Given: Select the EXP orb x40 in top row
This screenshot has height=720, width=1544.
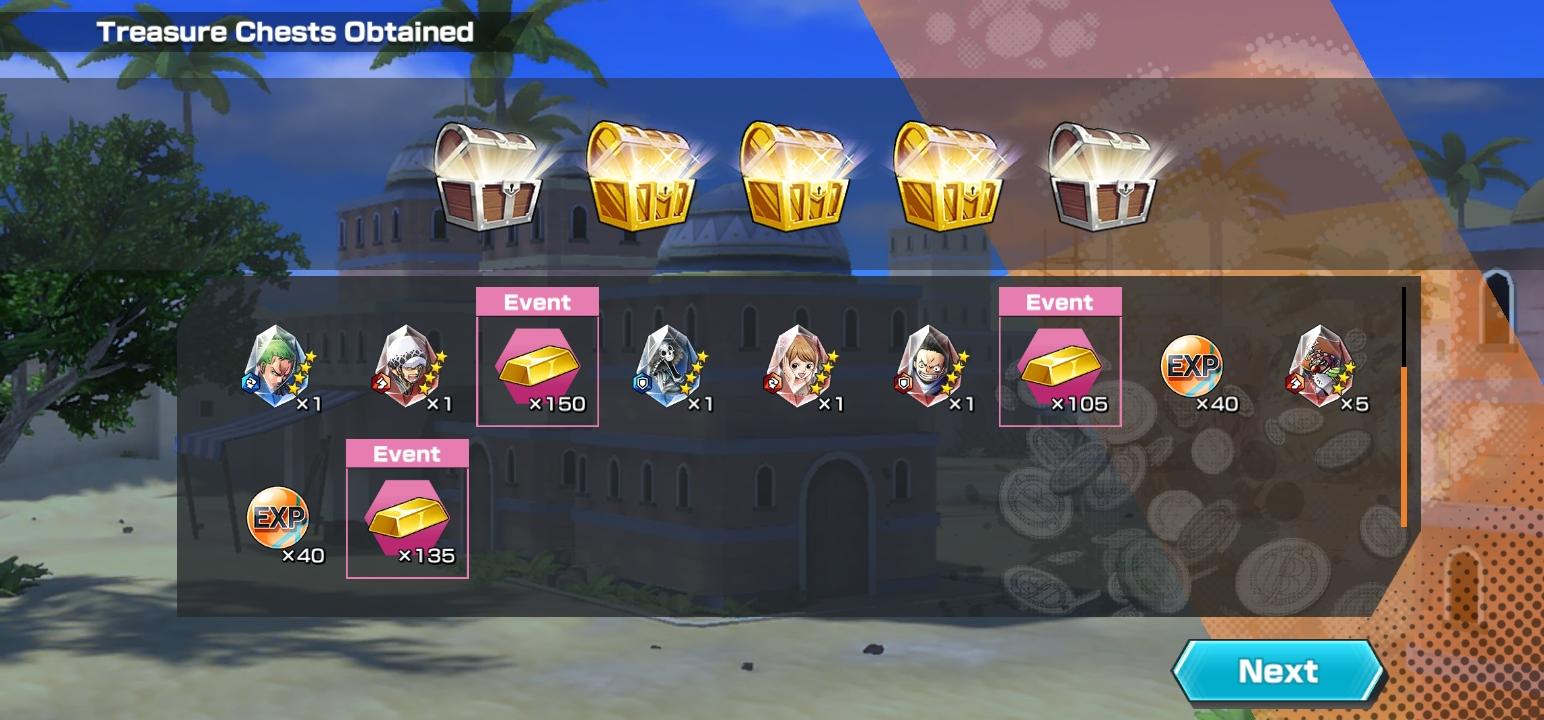Looking at the screenshot, I should [1190, 368].
